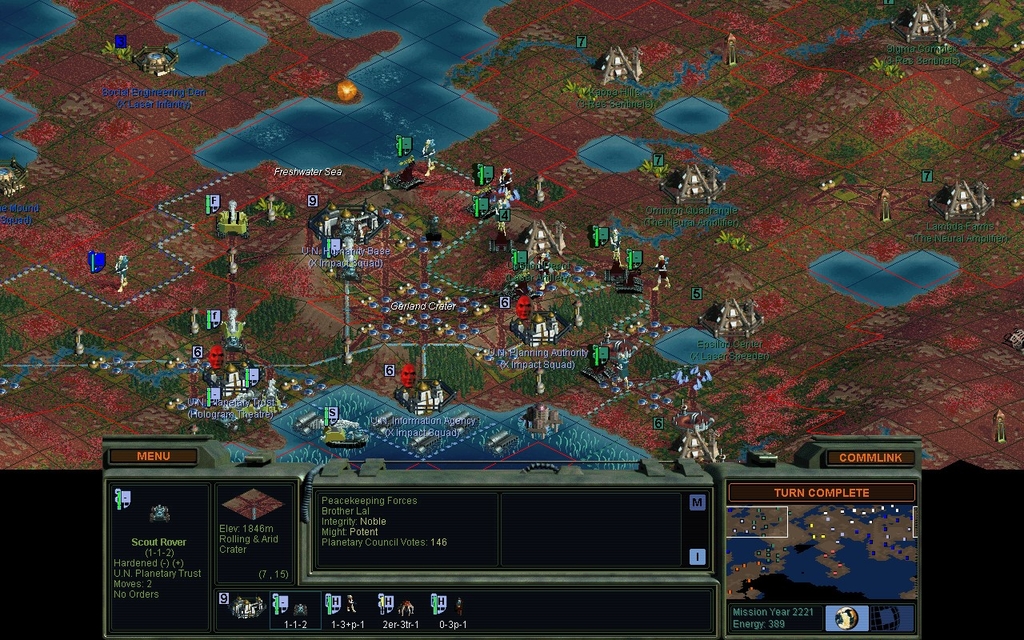Select the Scout Rover 1-1-2 unit in stack
1024x640 pixels.
tap(295, 608)
